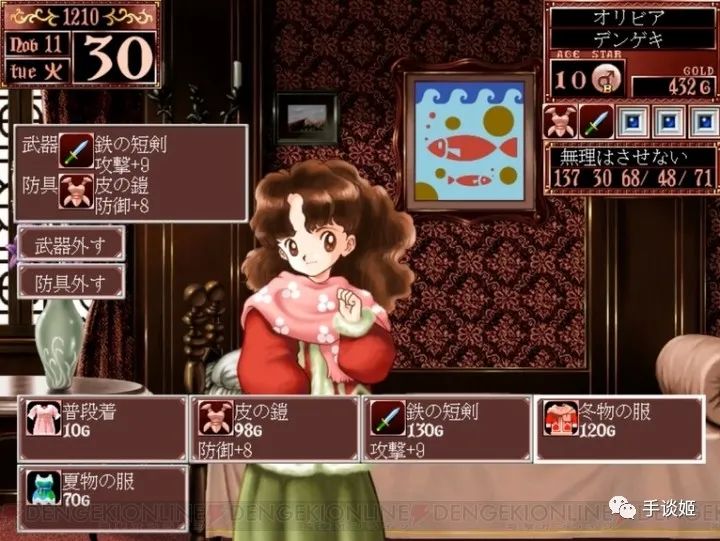Select the 普段着 everyday clothes item
This screenshot has width=720, height=541.
coord(102,427)
